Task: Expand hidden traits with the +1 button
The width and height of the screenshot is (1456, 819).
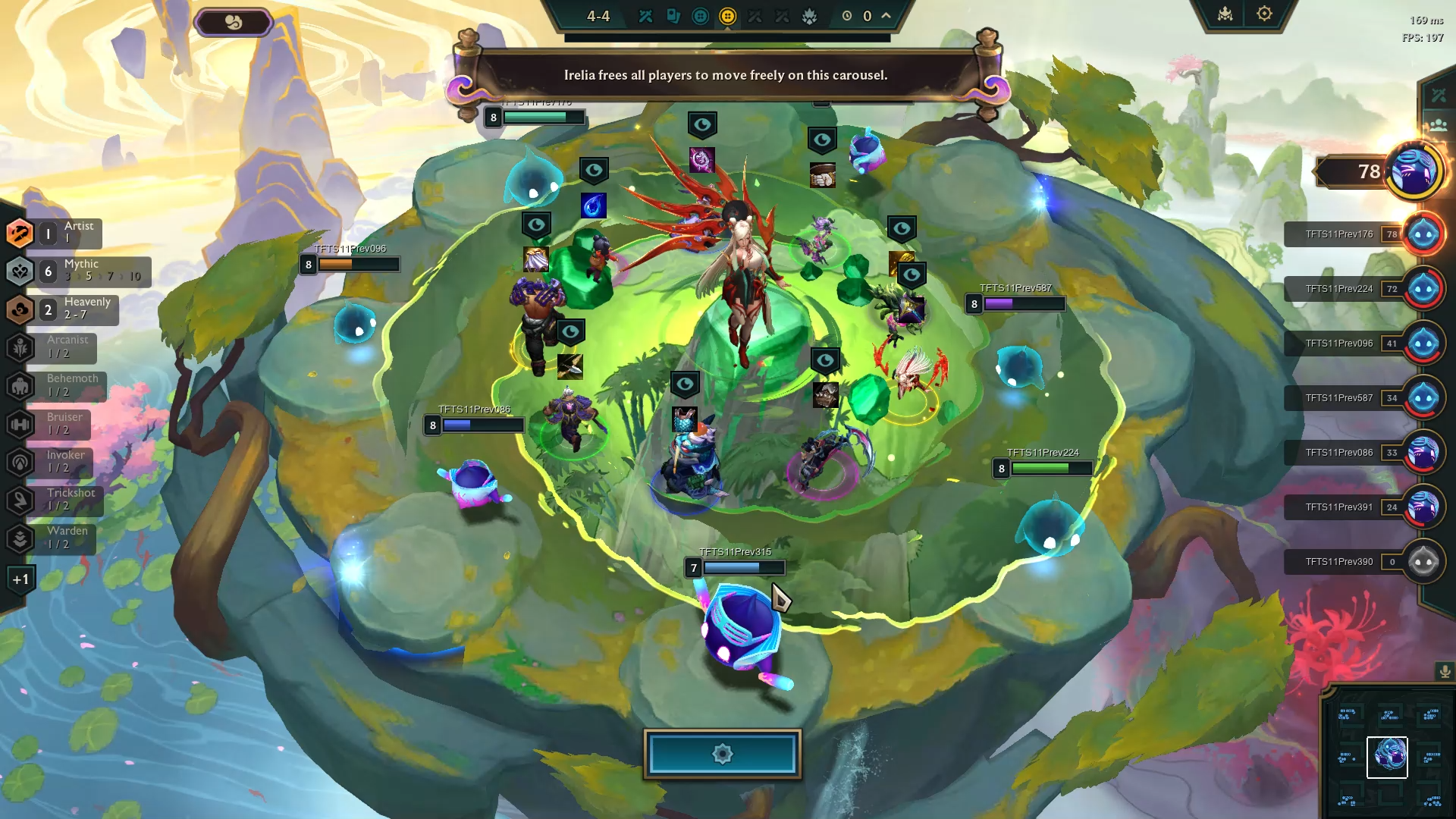Action: pos(21,578)
